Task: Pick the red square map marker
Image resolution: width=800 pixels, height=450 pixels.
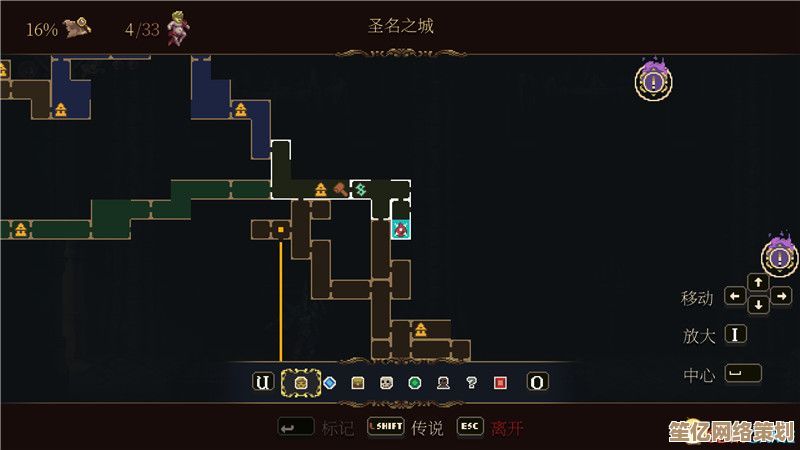Action: [500, 382]
